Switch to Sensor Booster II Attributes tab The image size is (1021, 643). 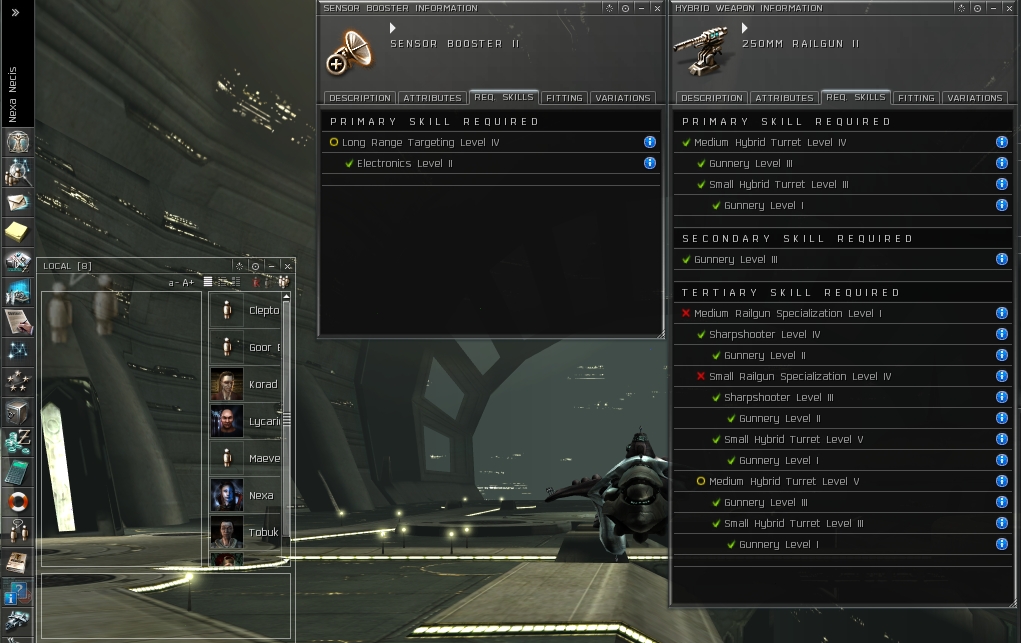coord(432,98)
